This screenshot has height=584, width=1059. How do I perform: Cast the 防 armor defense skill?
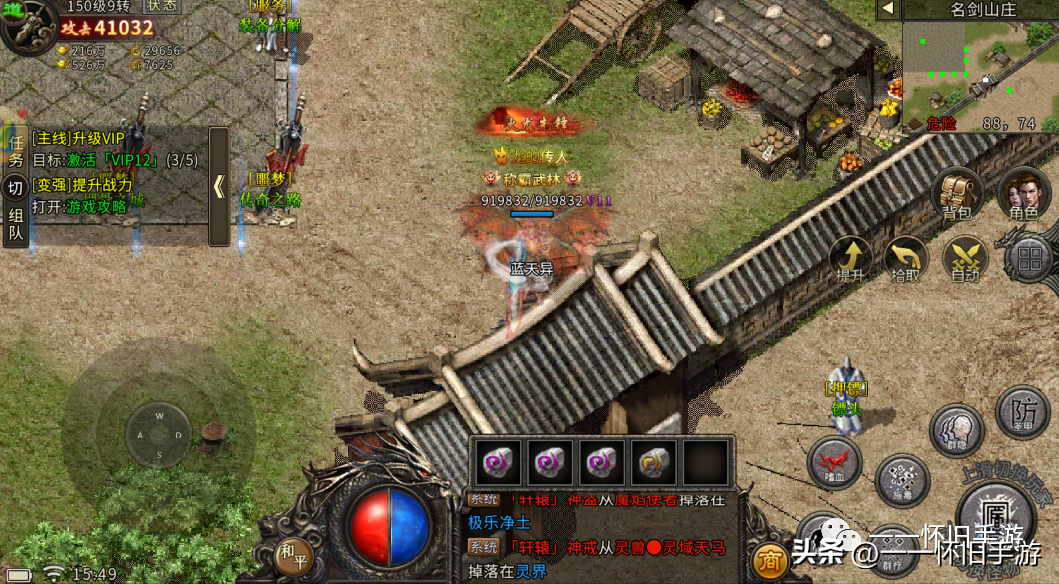1022,412
